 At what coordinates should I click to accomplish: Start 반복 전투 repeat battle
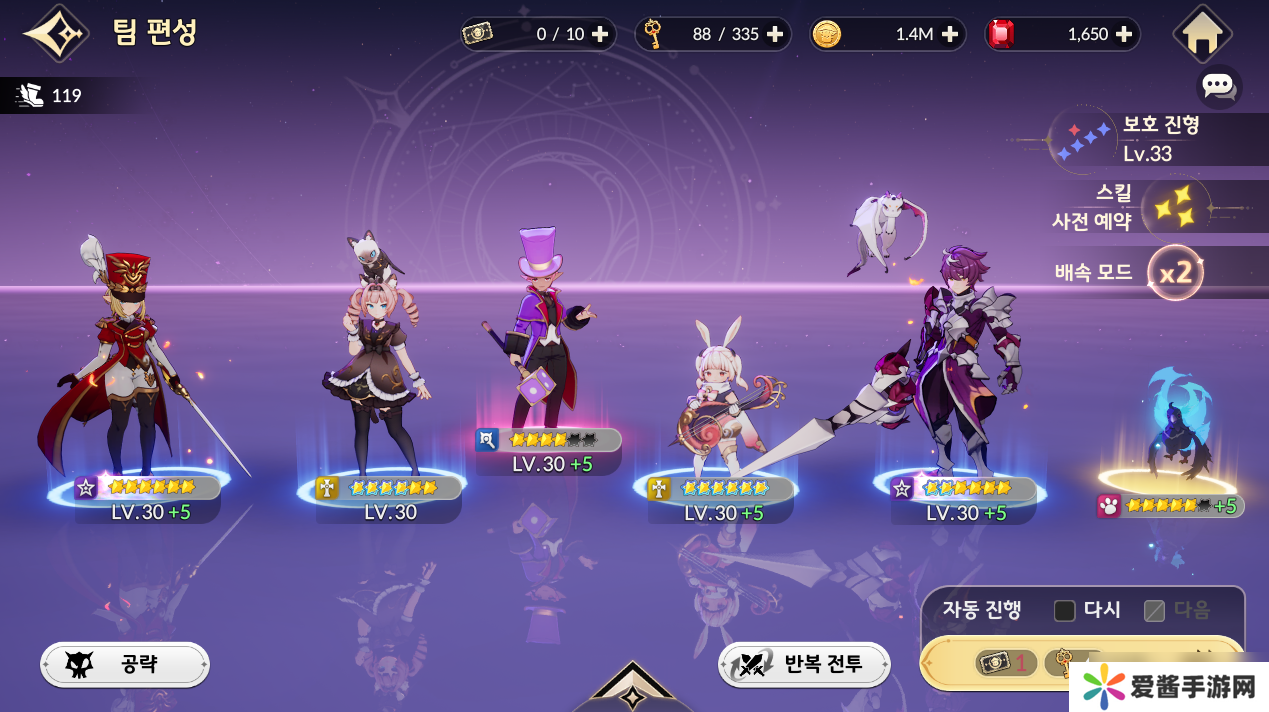tap(804, 664)
